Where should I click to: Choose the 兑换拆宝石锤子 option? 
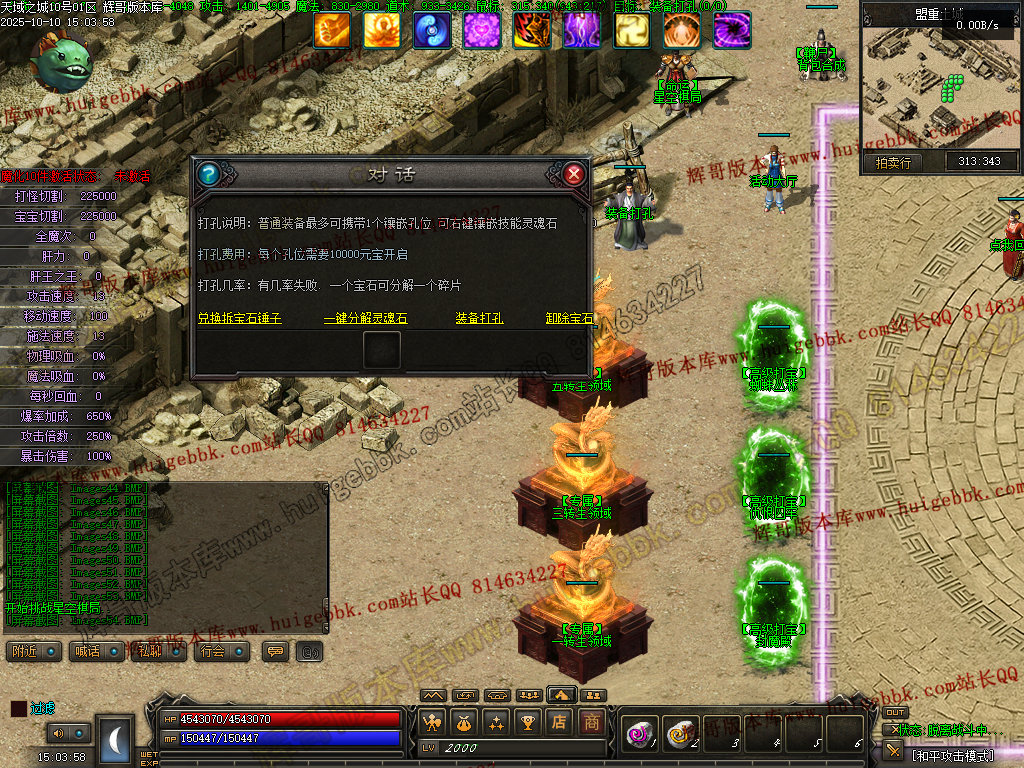pos(240,318)
